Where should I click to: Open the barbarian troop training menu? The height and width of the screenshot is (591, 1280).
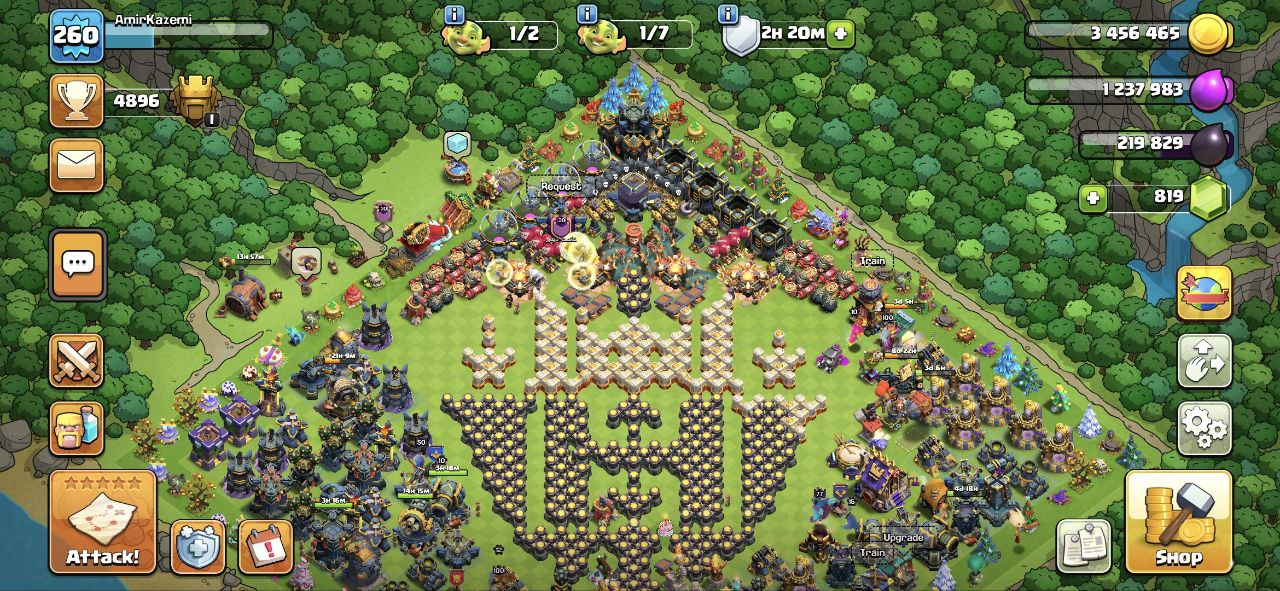click(77, 428)
